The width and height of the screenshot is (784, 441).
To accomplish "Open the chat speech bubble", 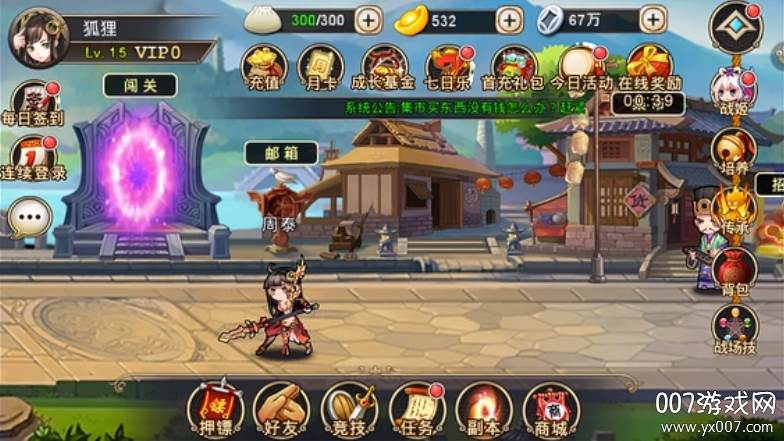I will pos(28,216).
